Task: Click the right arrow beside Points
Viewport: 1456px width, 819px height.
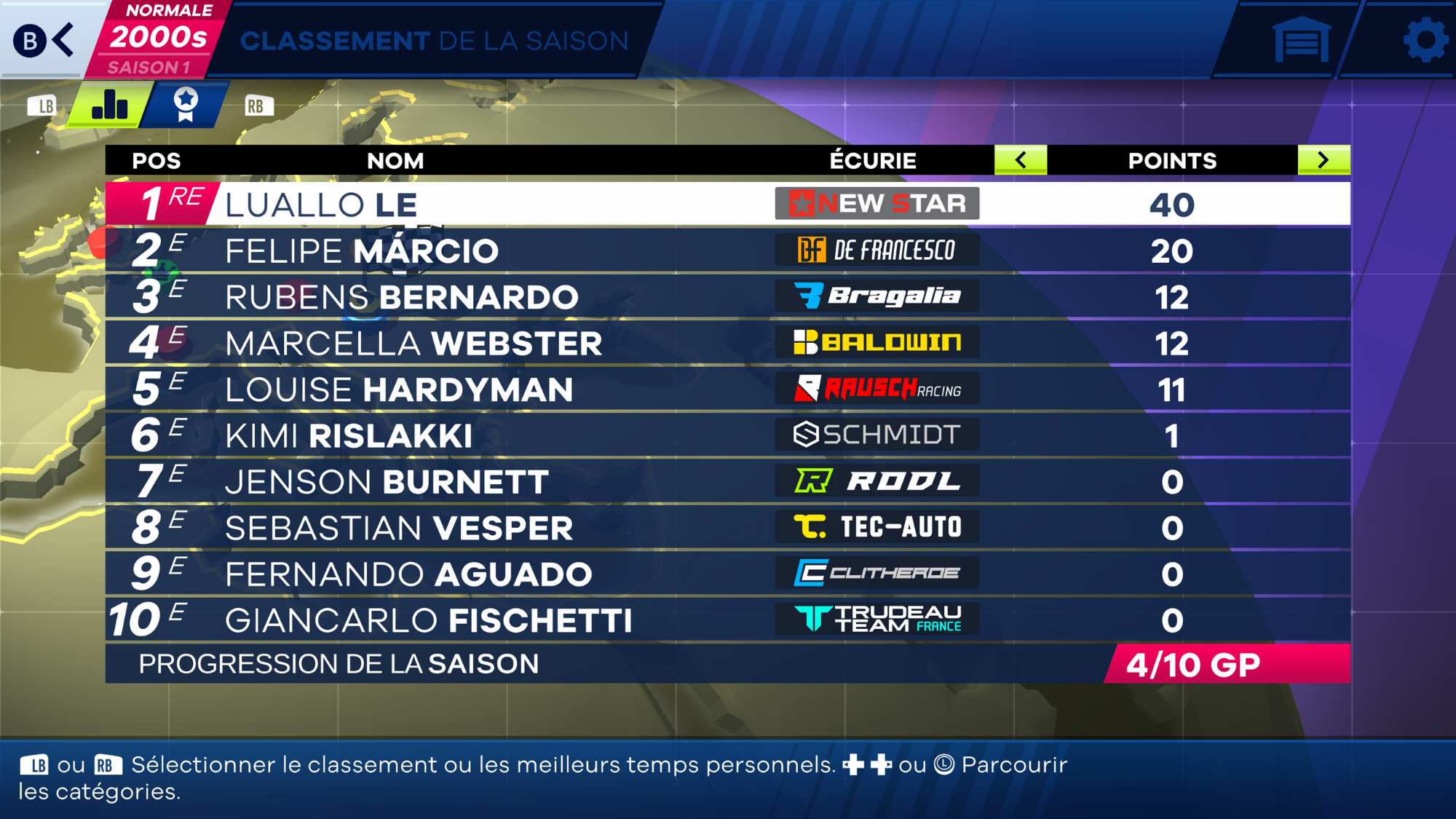Action: [1323, 160]
